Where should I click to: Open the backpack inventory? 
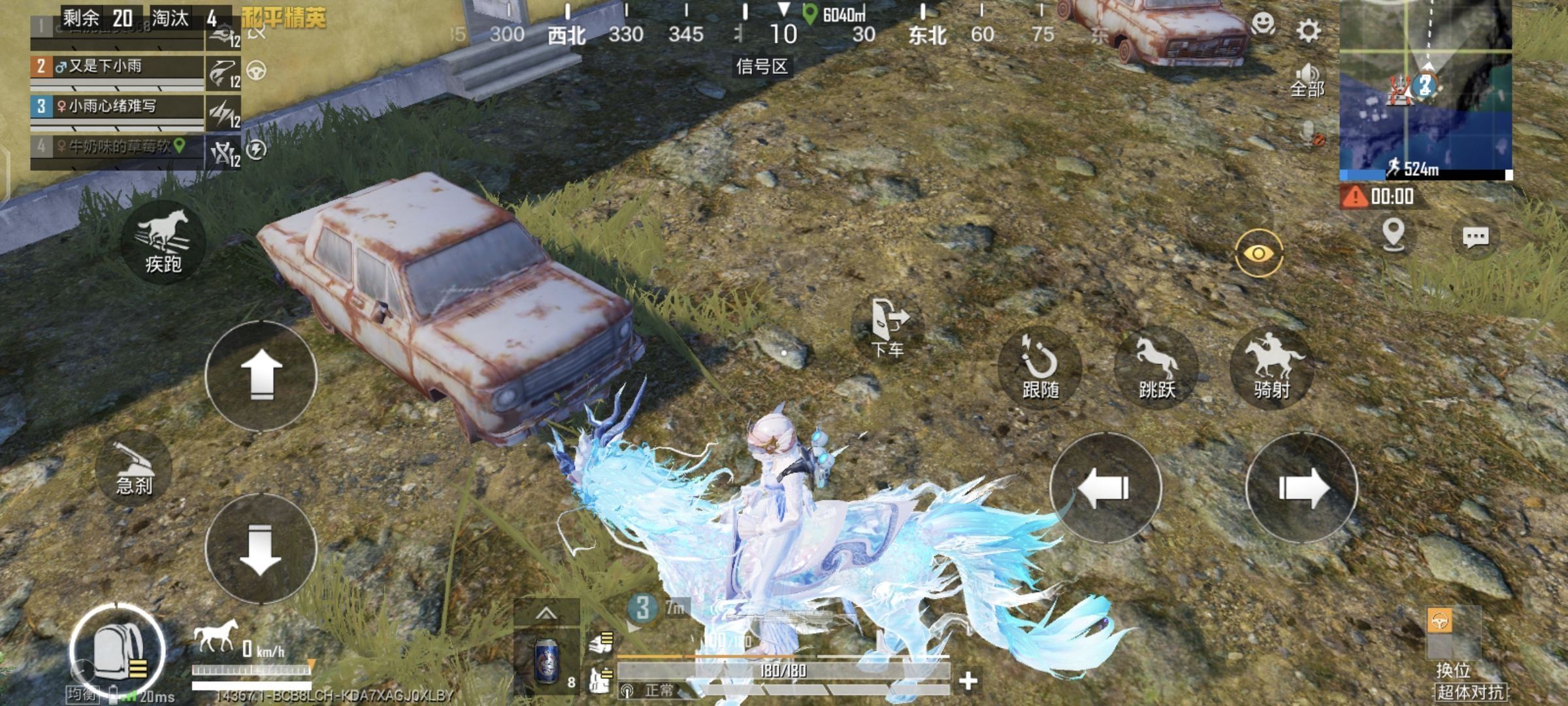pos(118,650)
